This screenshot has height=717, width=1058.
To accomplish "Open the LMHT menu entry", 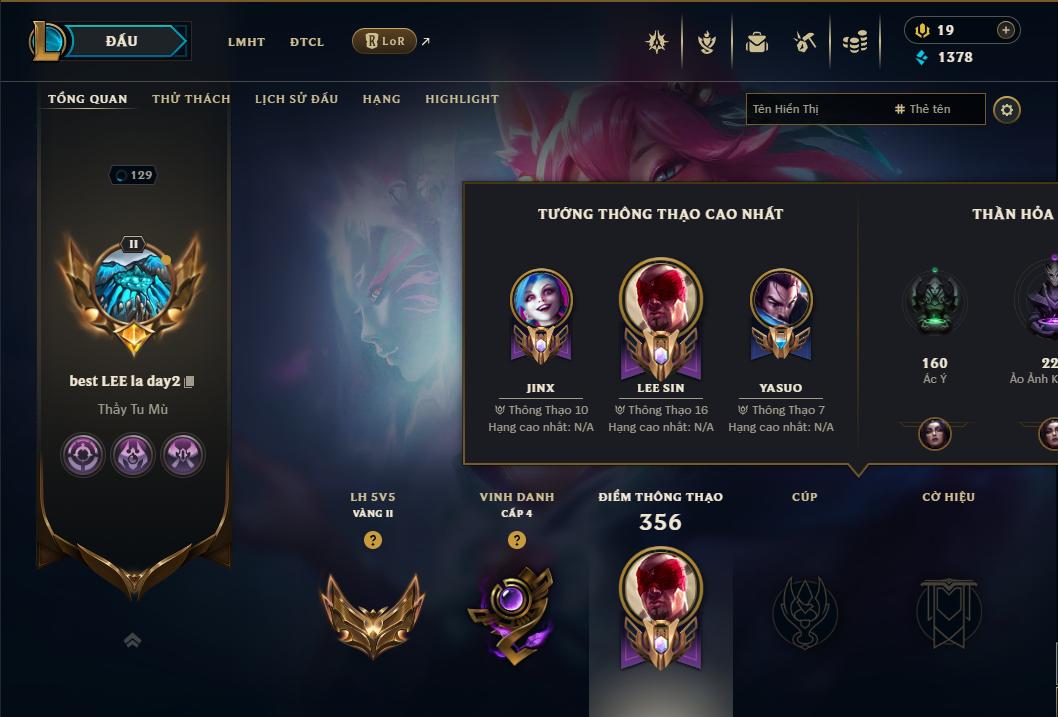I will pos(246,42).
